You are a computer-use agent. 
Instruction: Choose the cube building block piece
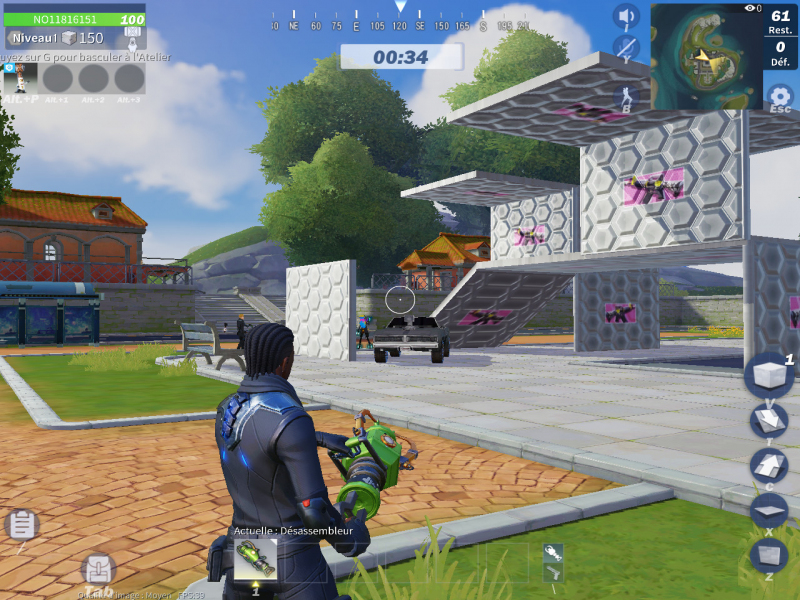tap(768, 375)
